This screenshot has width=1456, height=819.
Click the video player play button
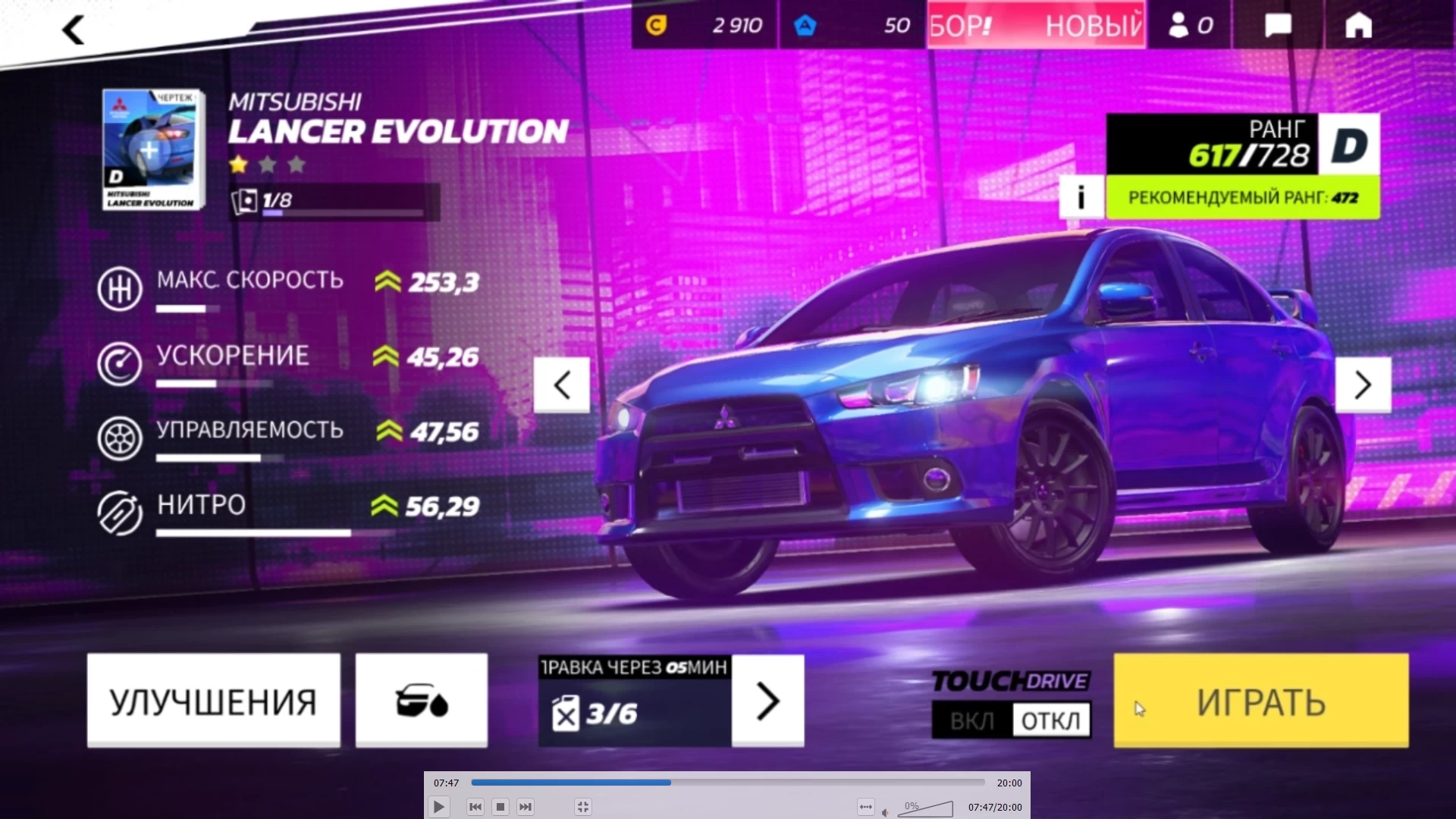(438, 807)
